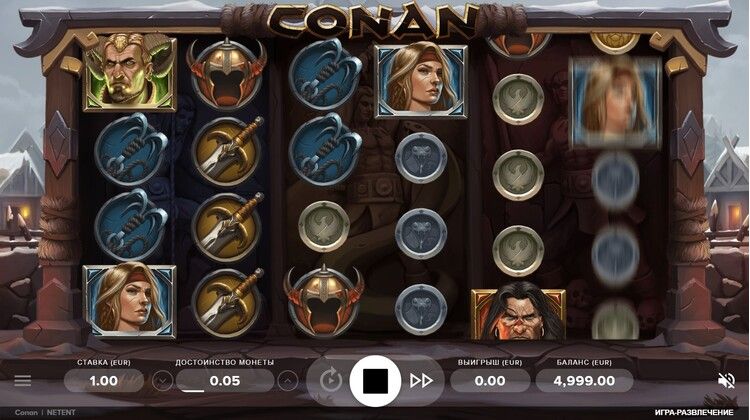The width and height of the screenshot is (750, 420).
Task: Increase the coin value
Action: (x=288, y=380)
